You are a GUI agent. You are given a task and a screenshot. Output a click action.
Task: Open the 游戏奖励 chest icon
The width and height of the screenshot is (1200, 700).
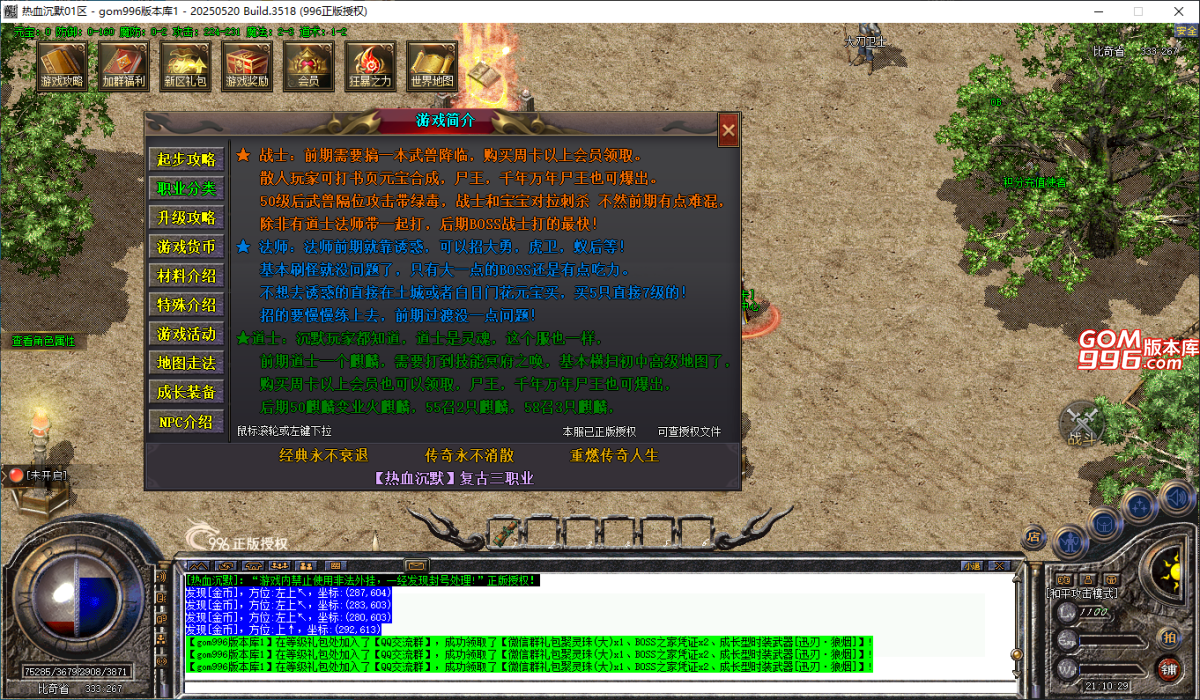tap(247, 66)
